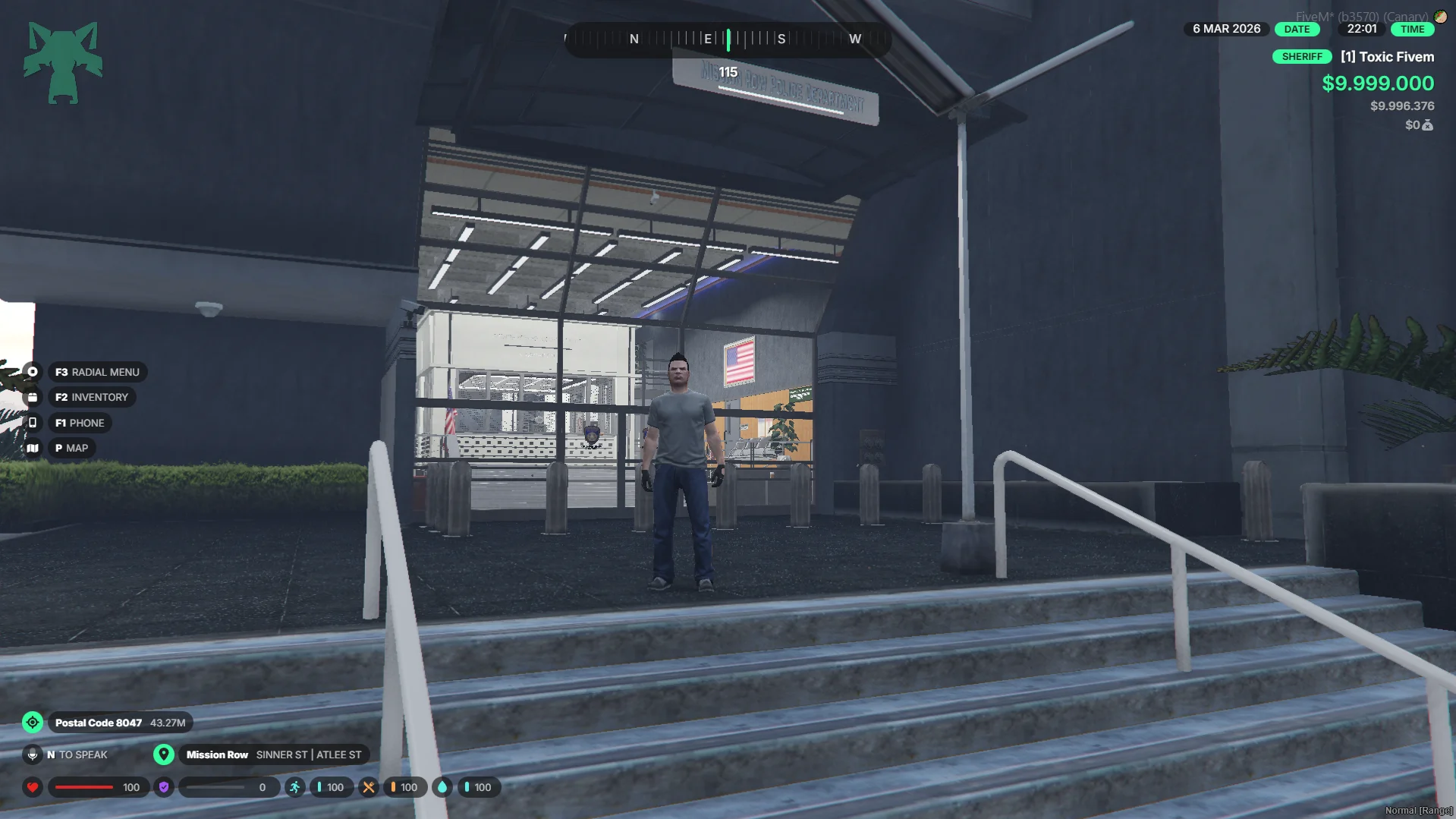Click the F2 inventory briefcase icon
Image resolution: width=1456 pixels, height=819 pixels.
click(33, 397)
